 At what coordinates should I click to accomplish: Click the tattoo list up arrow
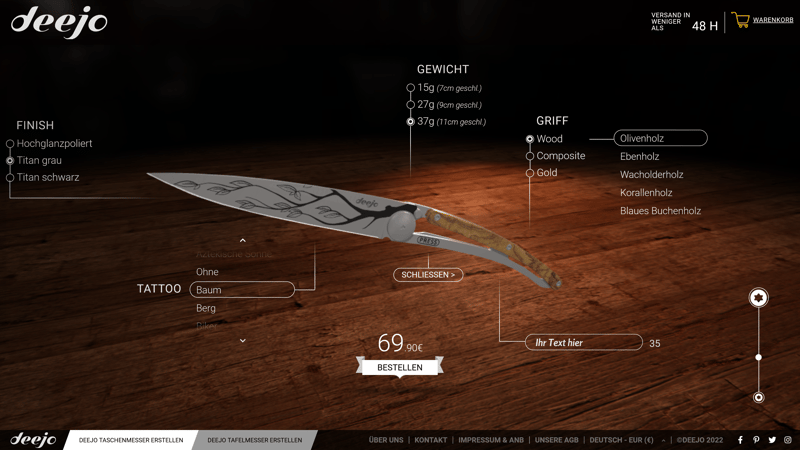[x=242, y=241]
